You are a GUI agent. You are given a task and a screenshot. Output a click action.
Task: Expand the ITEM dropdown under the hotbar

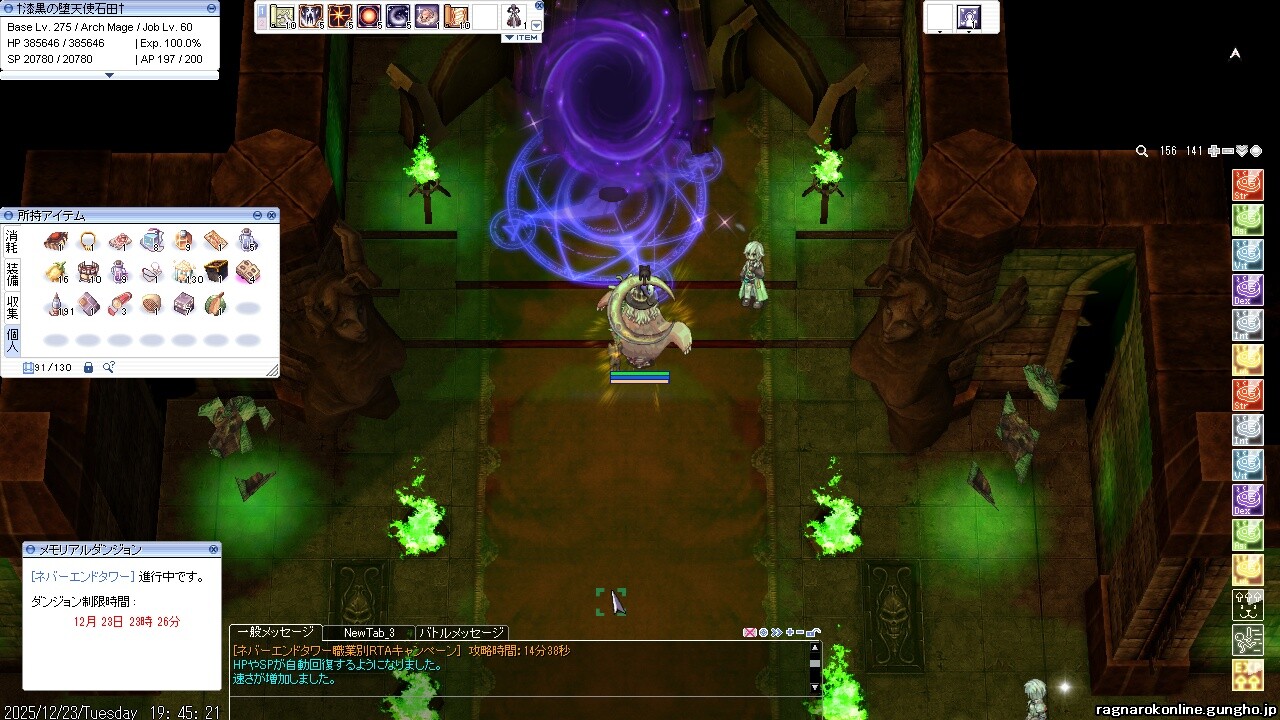click(520, 37)
